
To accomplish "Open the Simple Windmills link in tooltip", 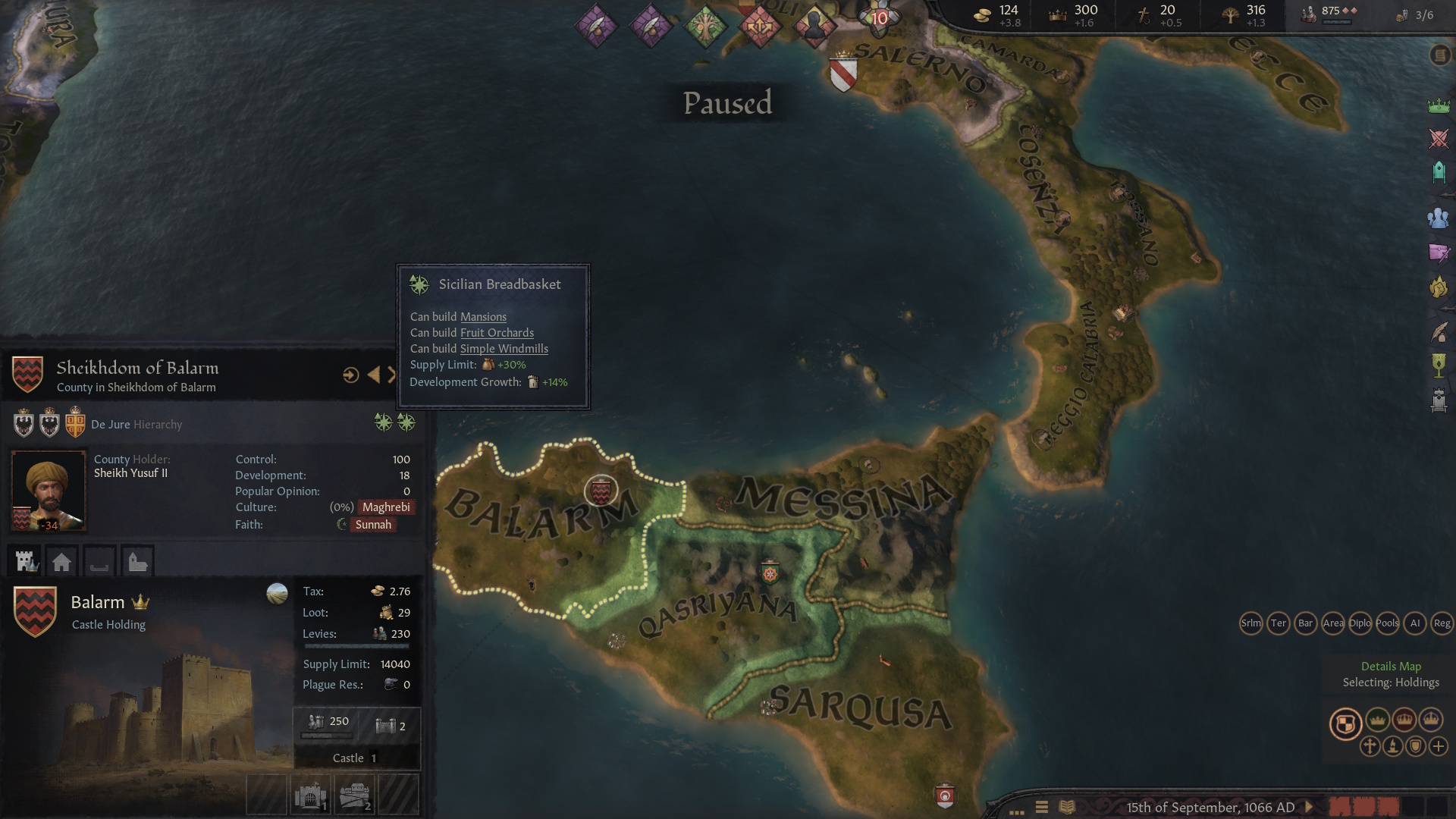I will (504, 349).
